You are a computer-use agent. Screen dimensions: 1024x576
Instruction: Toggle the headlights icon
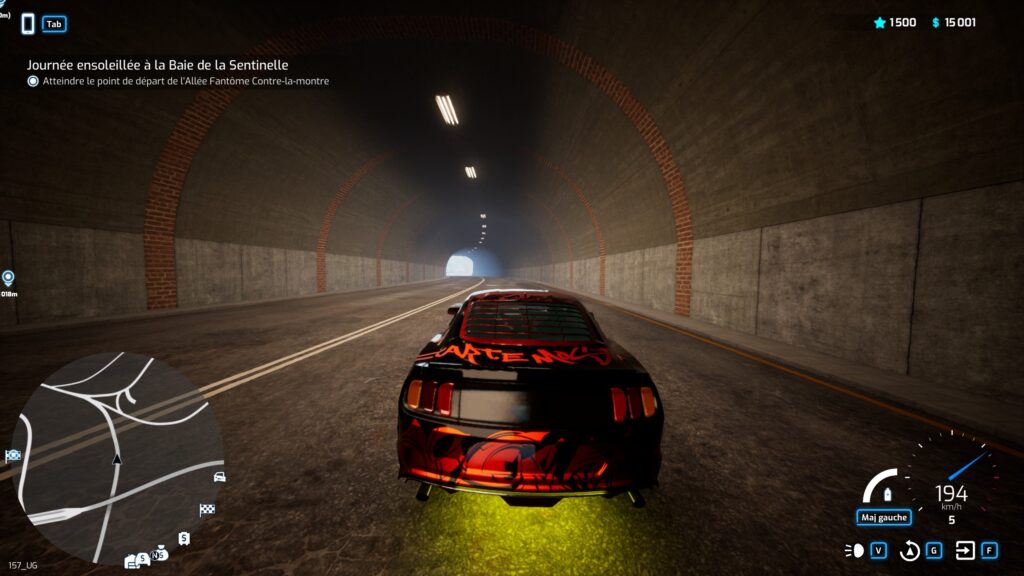click(x=855, y=550)
